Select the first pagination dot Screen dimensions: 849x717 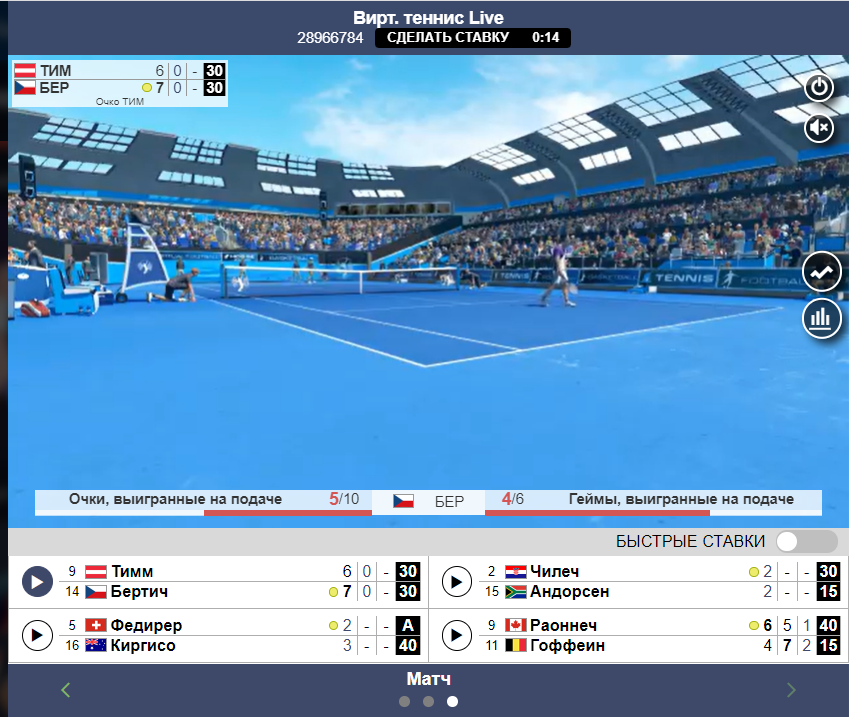[x=404, y=702]
